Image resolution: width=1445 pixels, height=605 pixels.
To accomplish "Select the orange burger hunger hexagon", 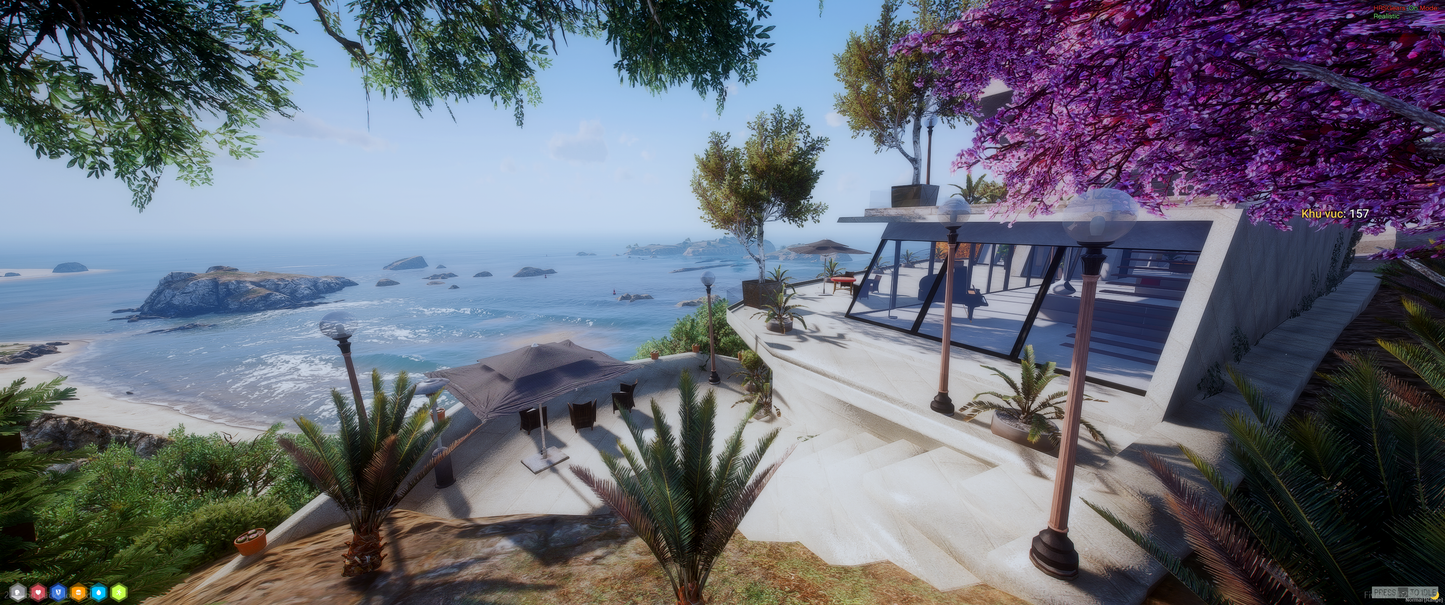I will pyautogui.click(x=78, y=592).
